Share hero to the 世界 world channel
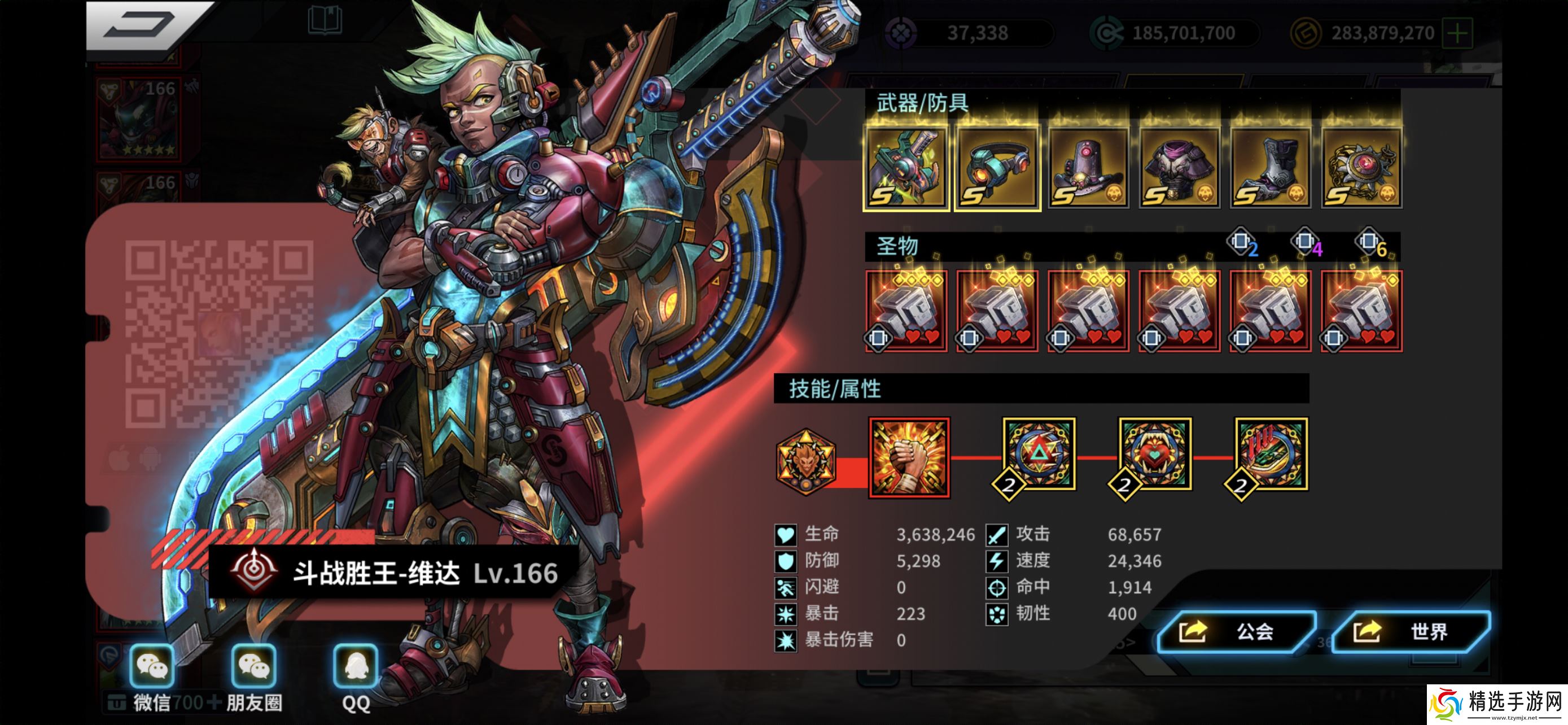Image resolution: width=1568 pixels, height=725 pixels. click(x=1411, y=632)
